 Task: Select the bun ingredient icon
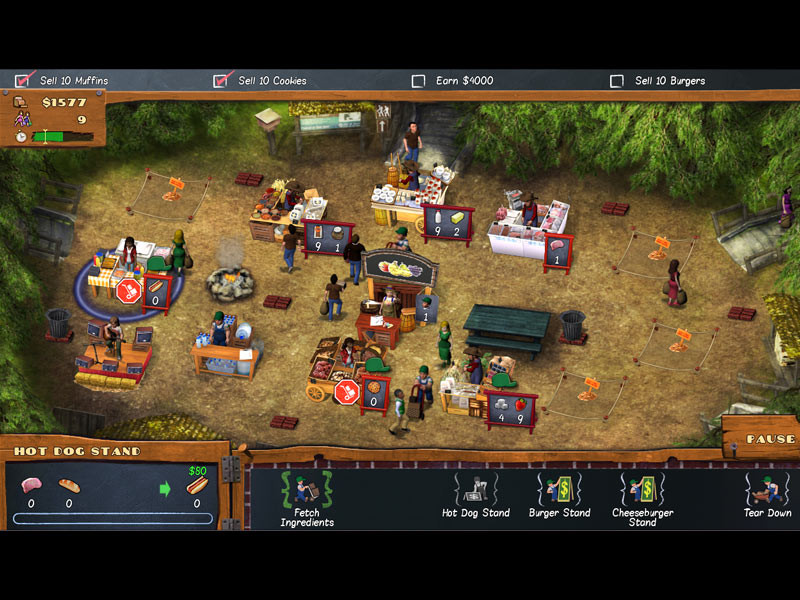click(x=68, y=486)
